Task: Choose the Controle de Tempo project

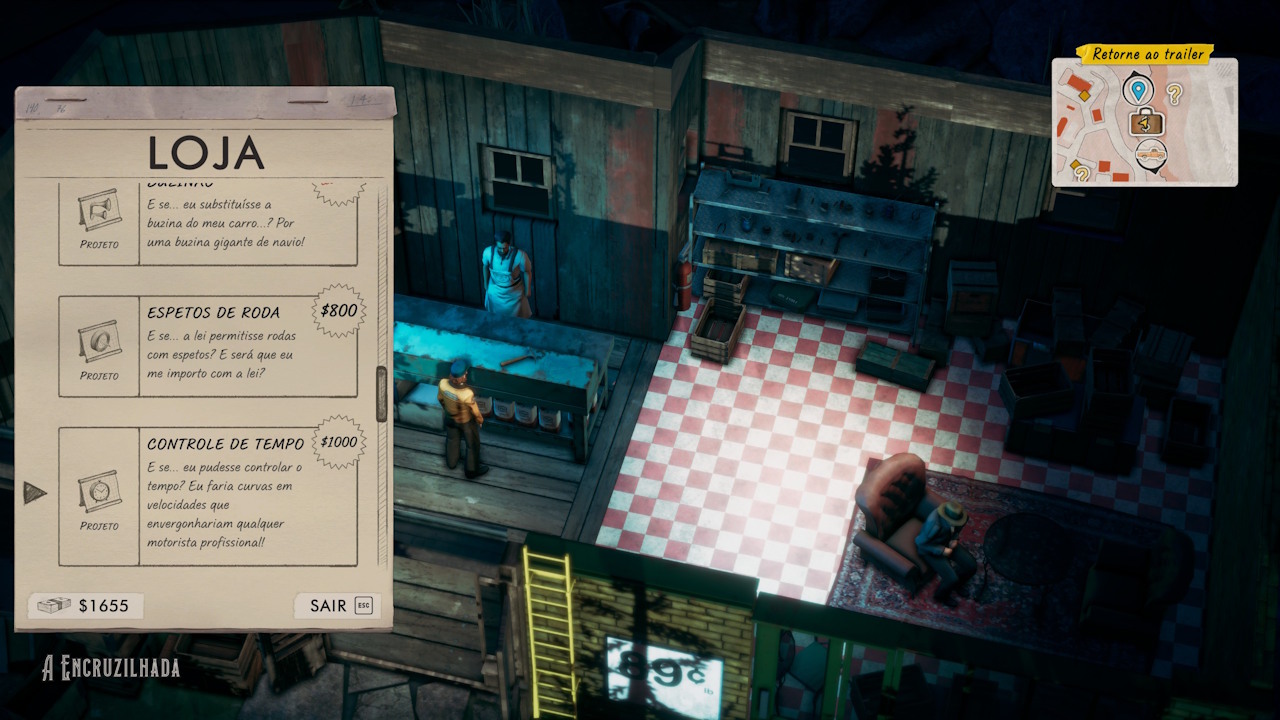Action: pyautogui.click(x=208, y=496)
